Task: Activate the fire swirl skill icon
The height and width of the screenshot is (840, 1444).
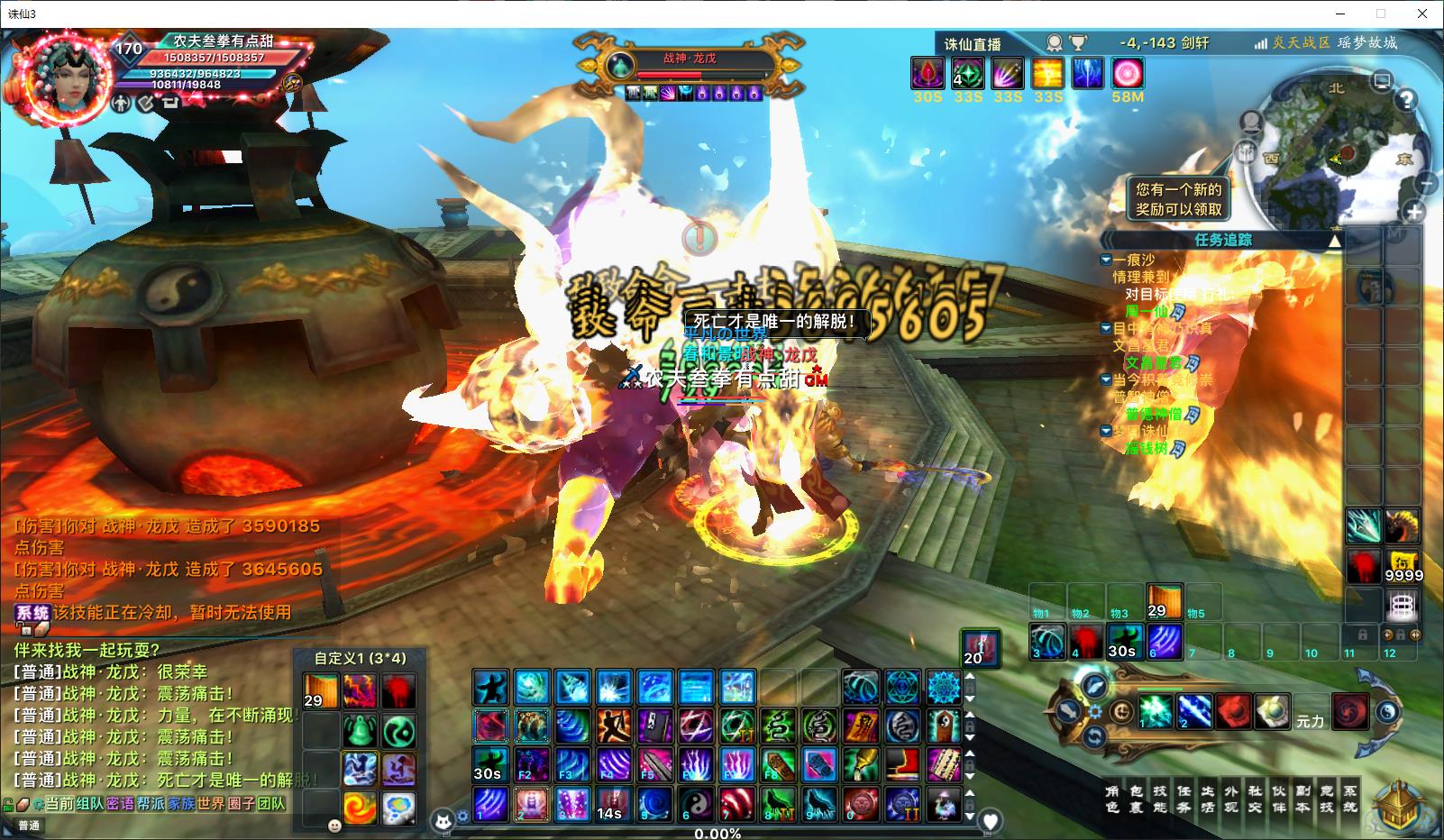Action: 360,808
